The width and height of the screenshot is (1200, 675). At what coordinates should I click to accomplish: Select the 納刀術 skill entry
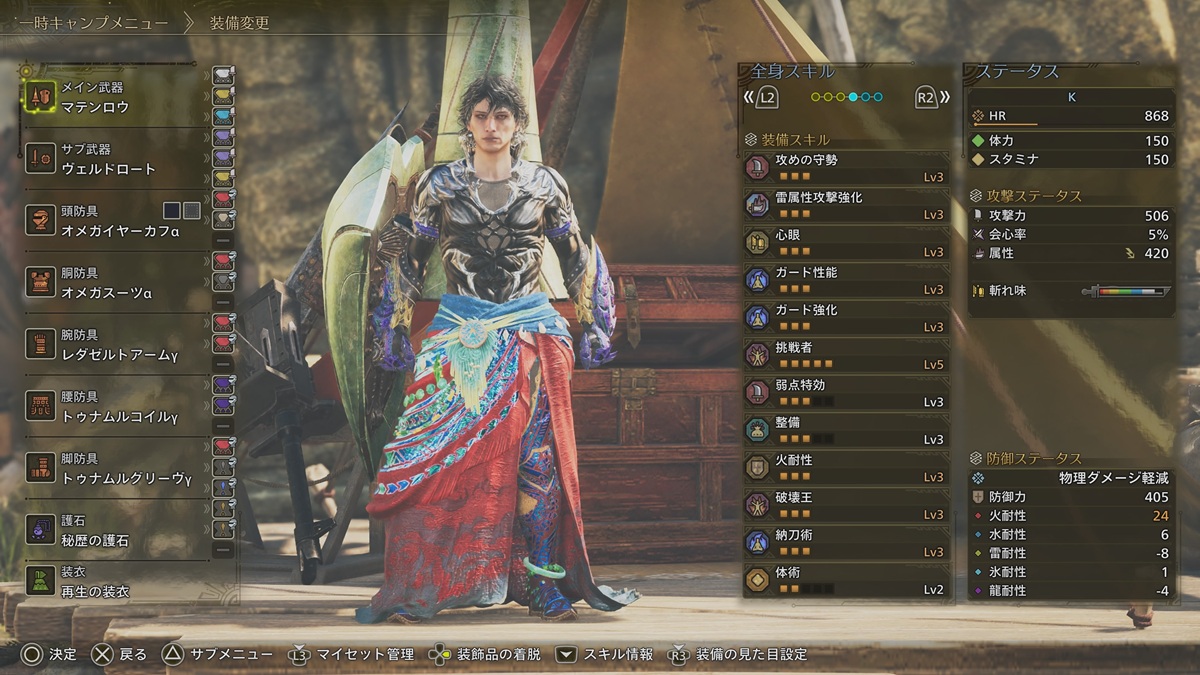[845, 543]
